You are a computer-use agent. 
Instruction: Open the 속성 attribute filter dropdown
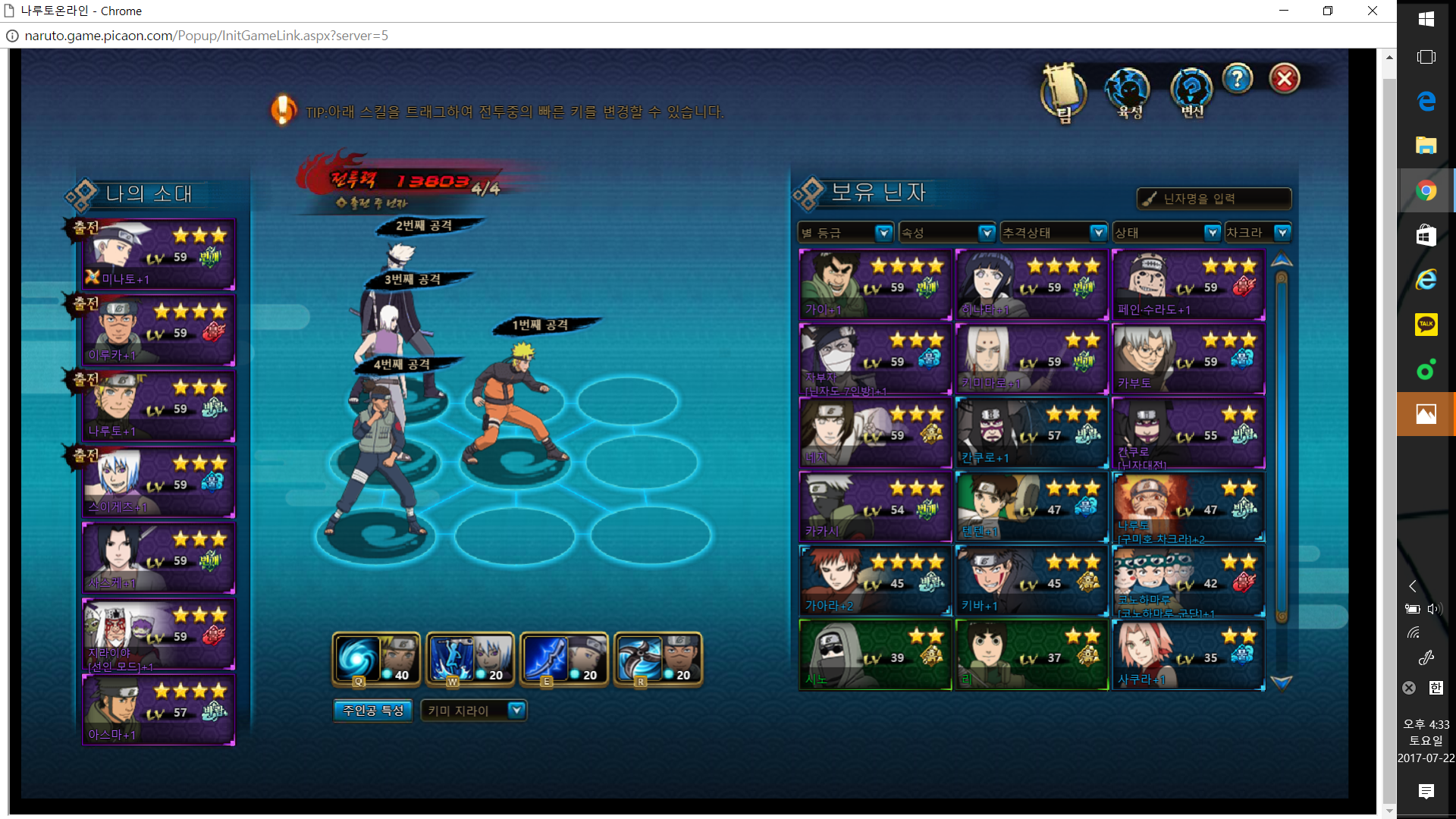point(946,233)
